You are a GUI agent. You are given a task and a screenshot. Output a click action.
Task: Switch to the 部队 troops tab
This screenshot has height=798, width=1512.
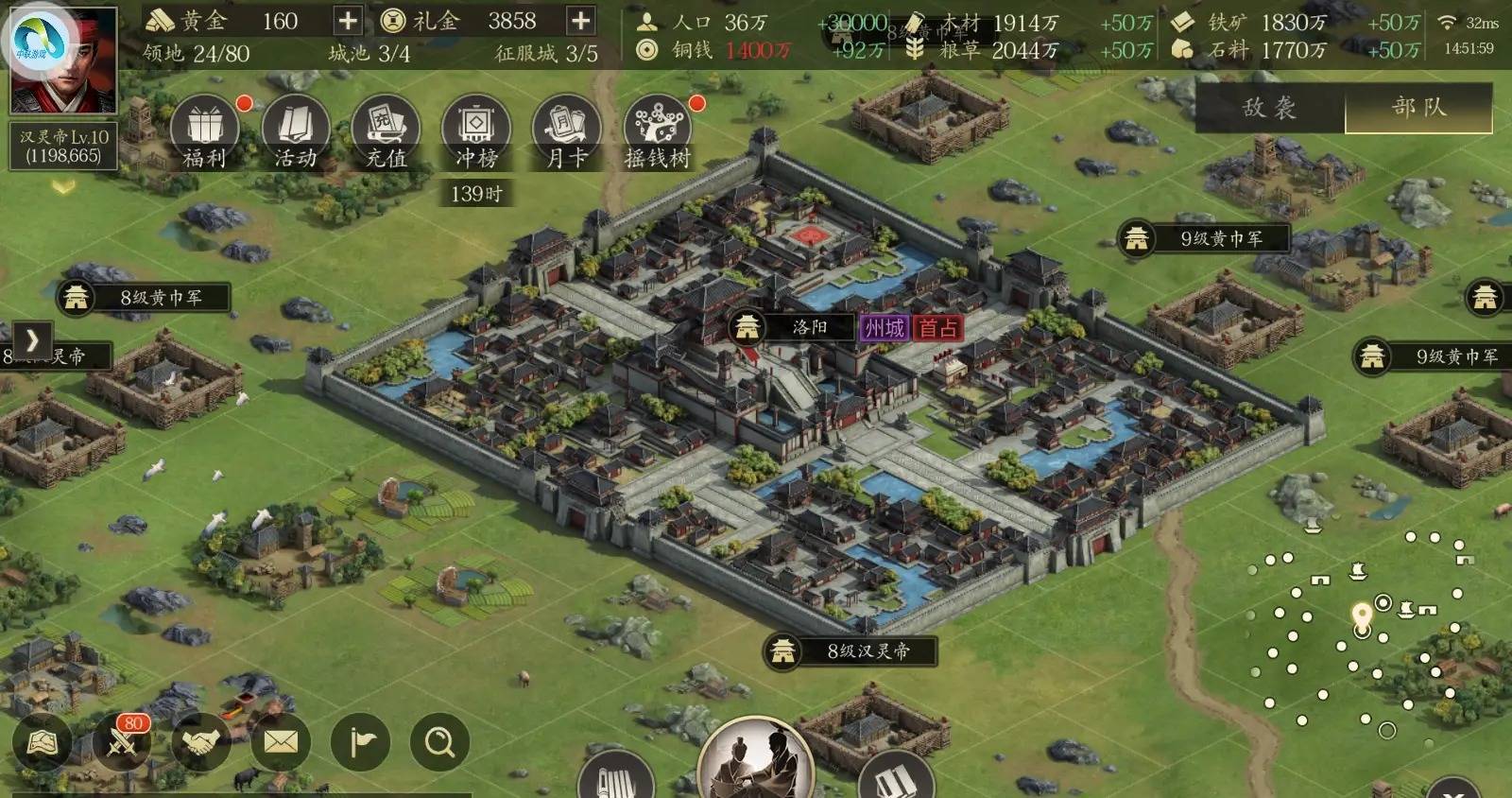(x=1418, y=108)
